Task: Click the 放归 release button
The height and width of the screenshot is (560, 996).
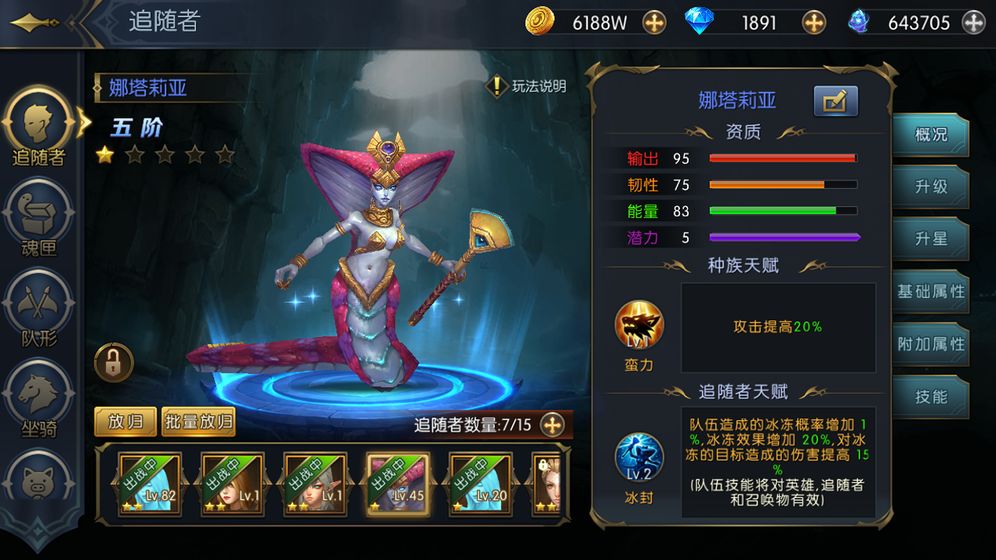Action: 125,422
